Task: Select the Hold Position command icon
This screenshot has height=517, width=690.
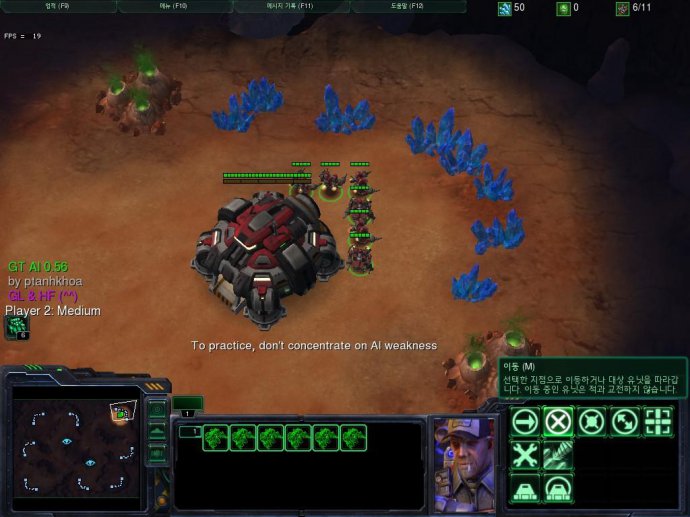Action: pos(592,421)
